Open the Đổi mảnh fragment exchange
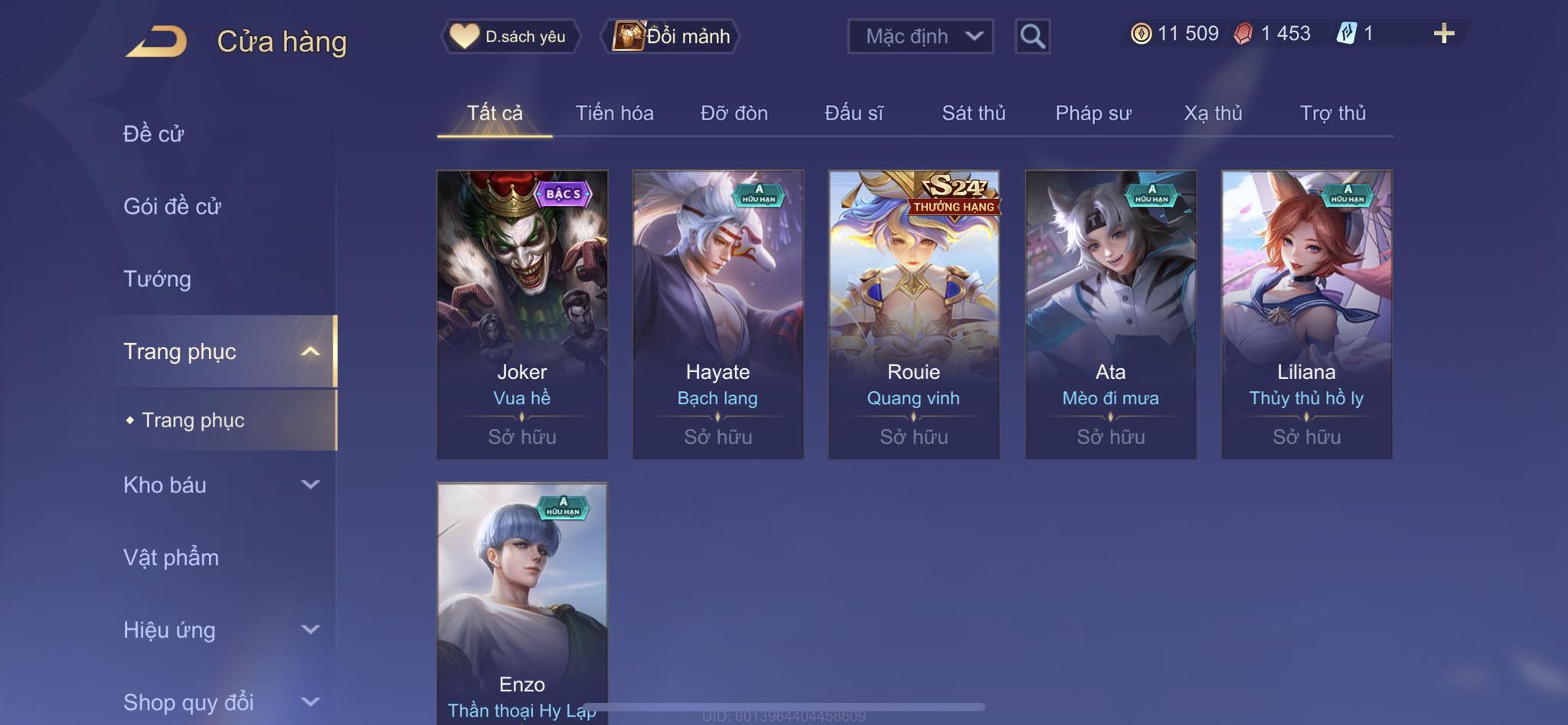Image resolution: width=1568 pixels, height=725 pixels. (671, 36)
